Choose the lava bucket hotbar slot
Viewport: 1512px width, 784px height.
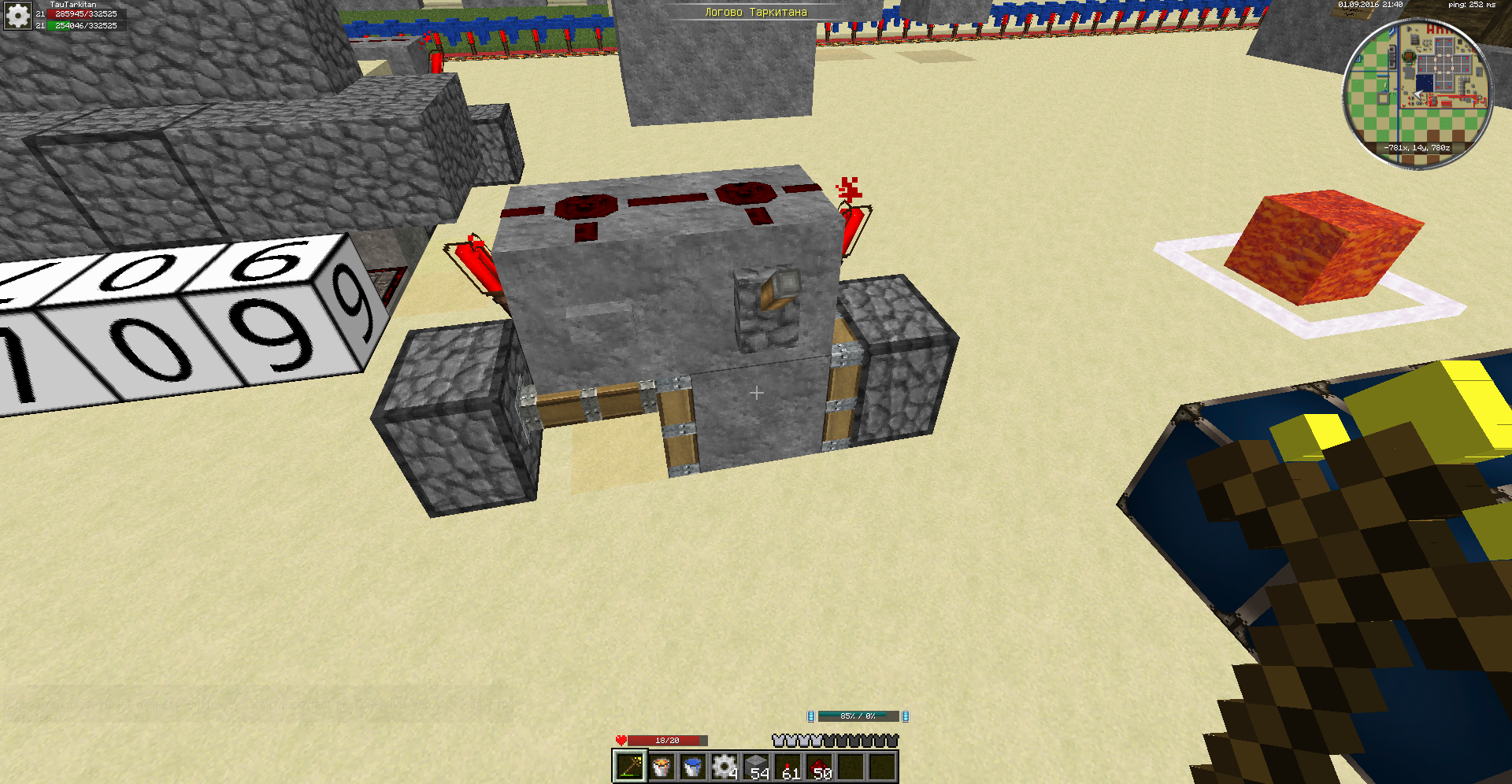click(661, 766)
